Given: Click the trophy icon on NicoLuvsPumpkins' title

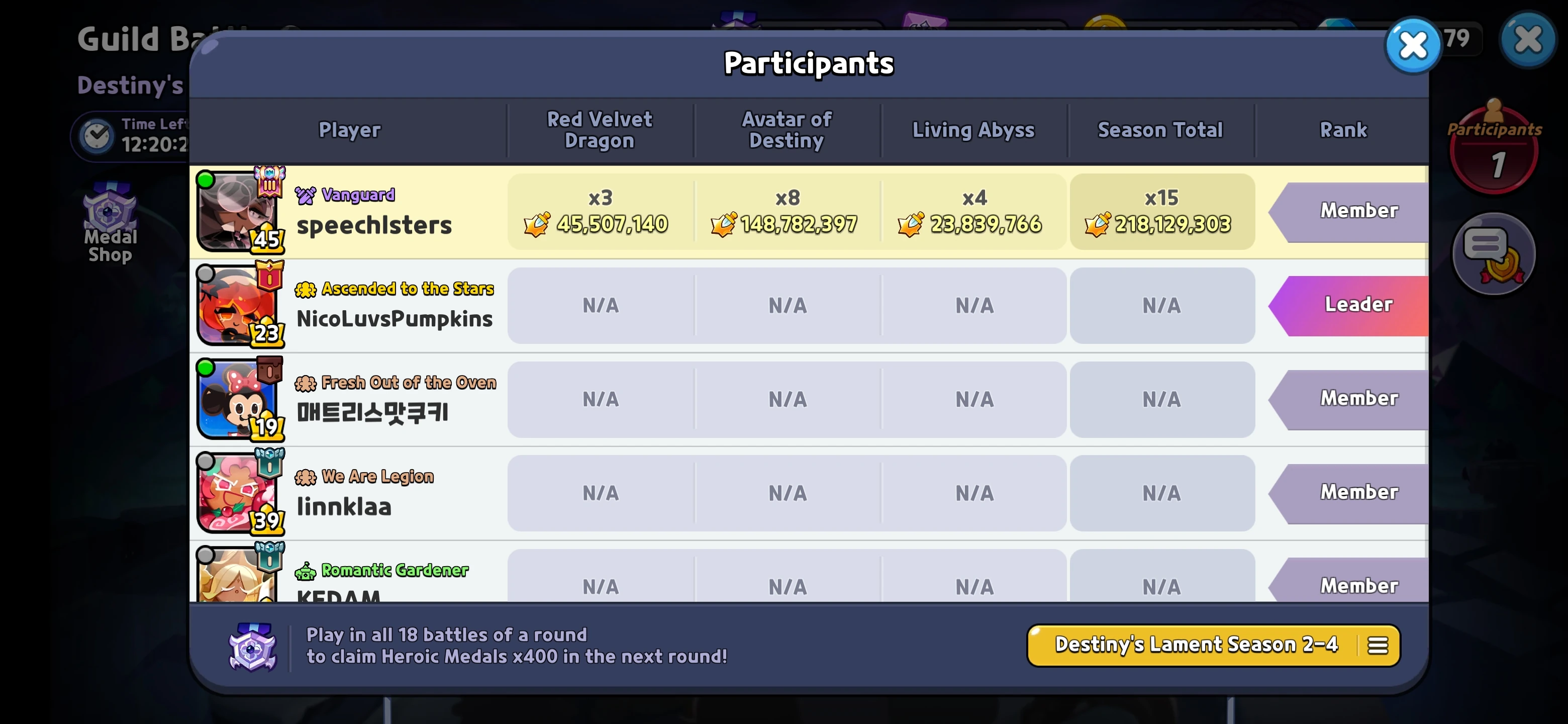Looking at the screenshot, I should click(x=306, y=289).
